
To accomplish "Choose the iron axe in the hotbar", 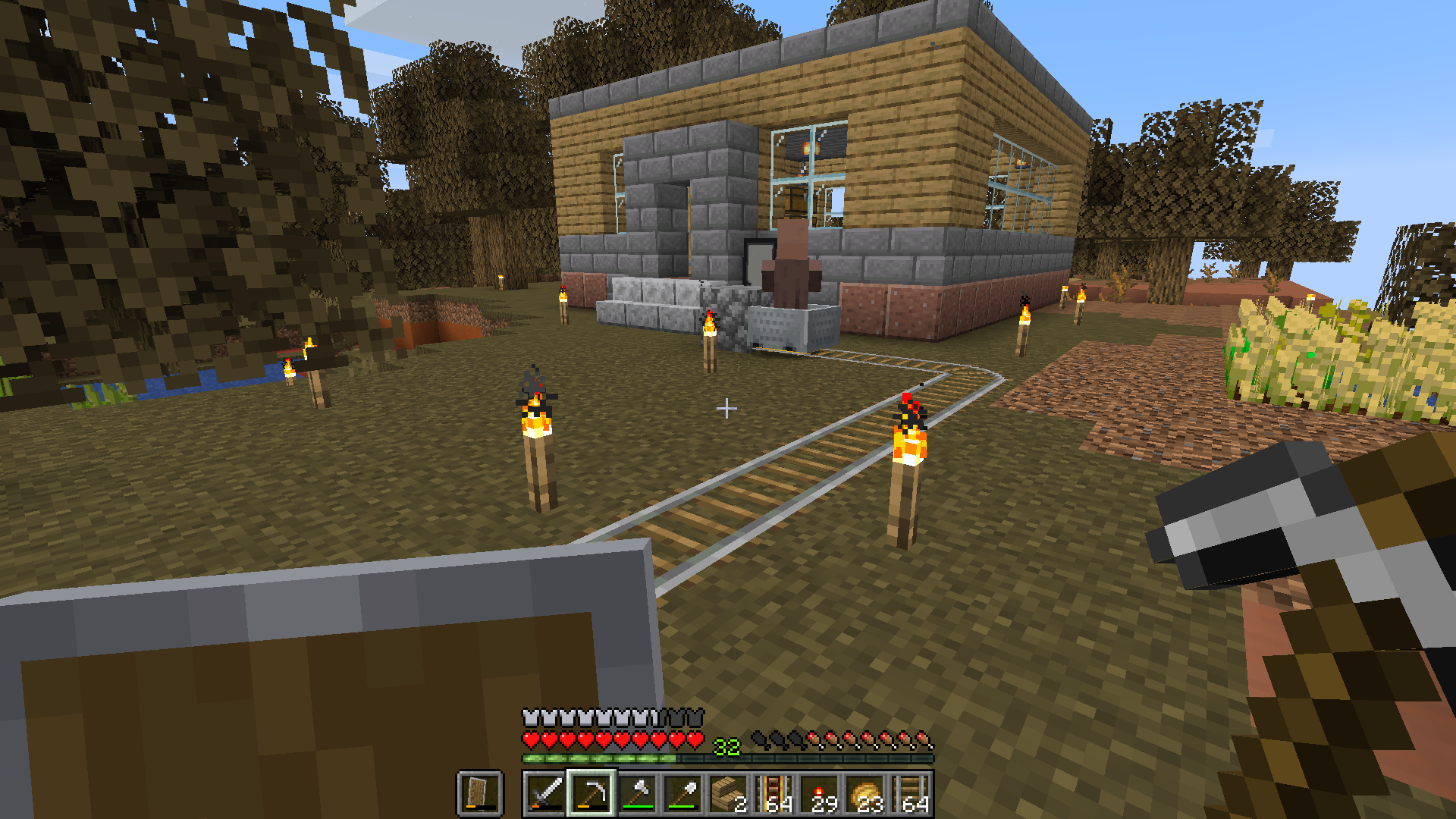I will point(637,794).
